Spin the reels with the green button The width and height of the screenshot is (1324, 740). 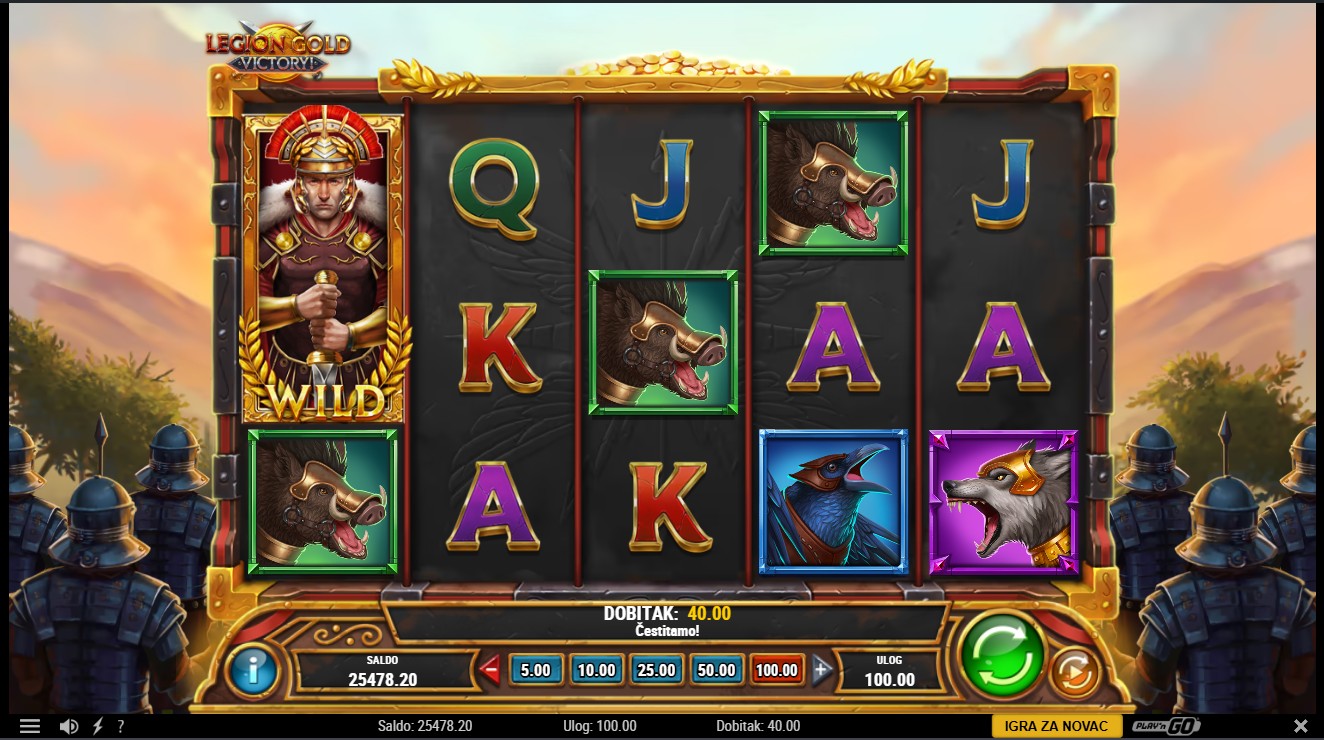click(1001, 655)
